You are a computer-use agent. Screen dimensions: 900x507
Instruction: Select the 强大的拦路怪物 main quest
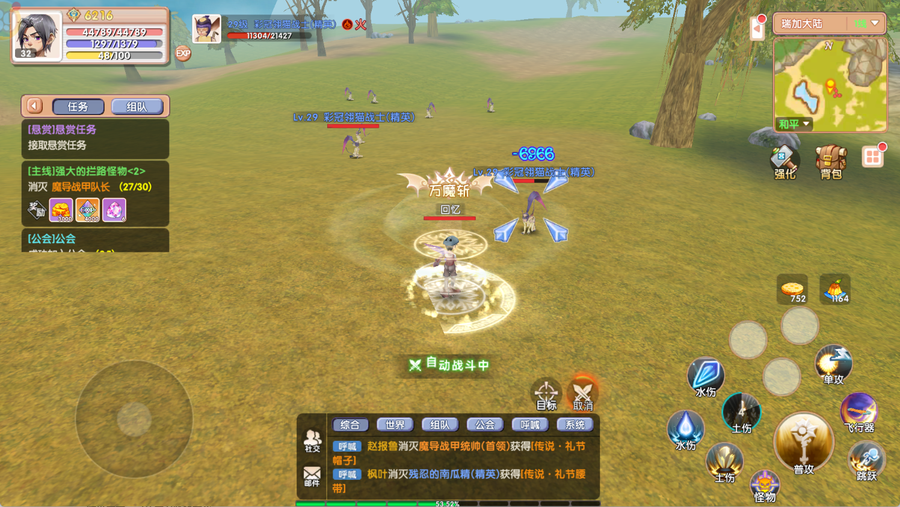tap(95, 178)
